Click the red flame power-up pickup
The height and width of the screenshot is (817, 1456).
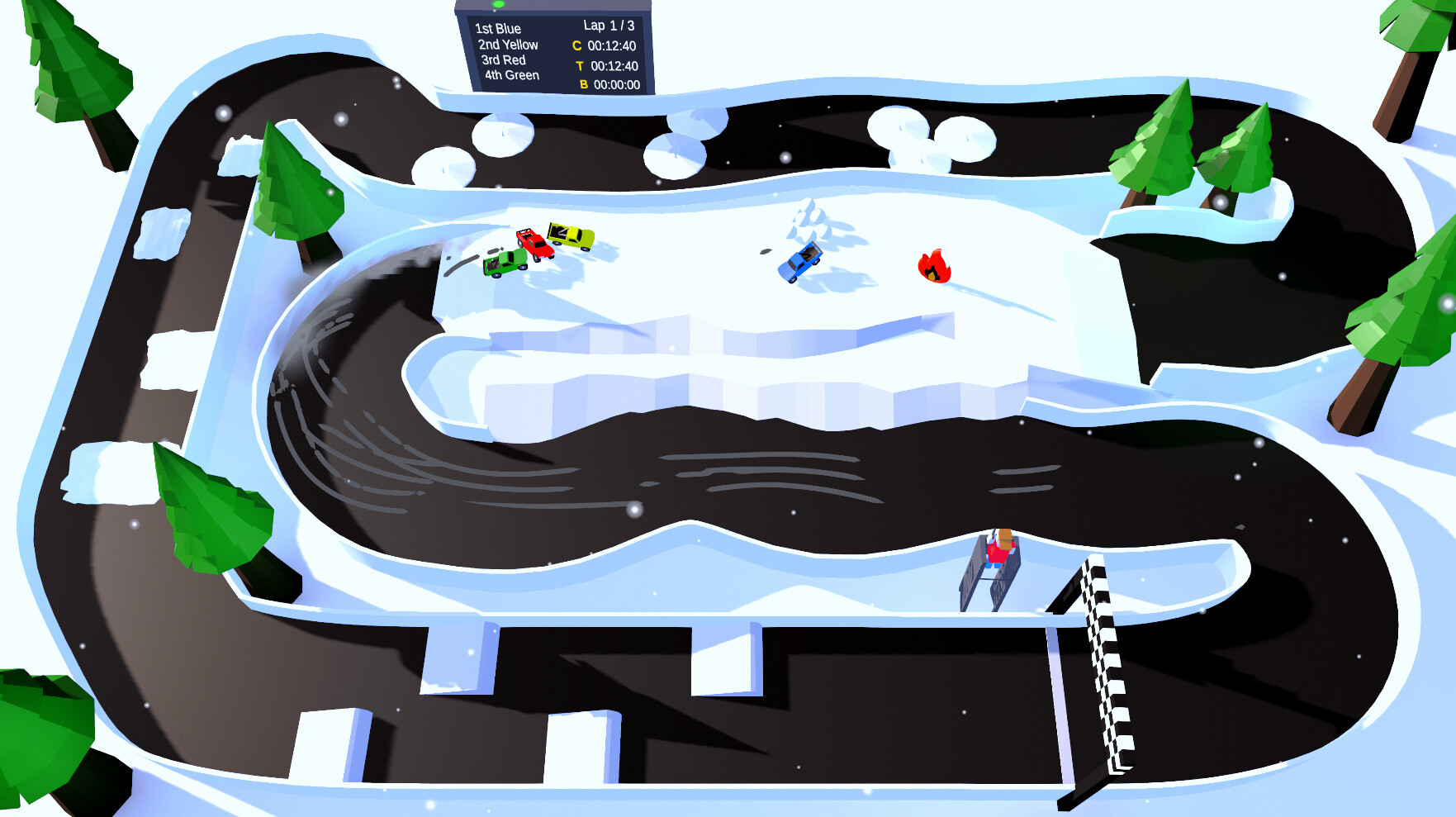[933, 266]
